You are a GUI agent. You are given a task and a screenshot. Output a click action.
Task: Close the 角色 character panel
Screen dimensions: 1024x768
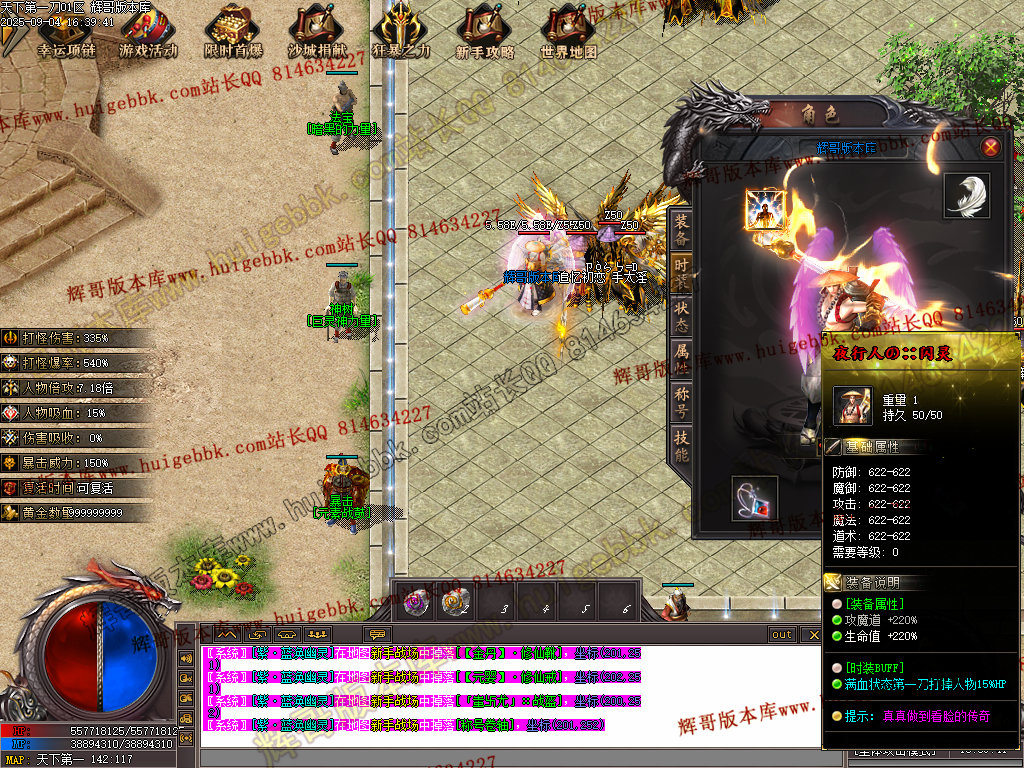[x=991, y=148]
